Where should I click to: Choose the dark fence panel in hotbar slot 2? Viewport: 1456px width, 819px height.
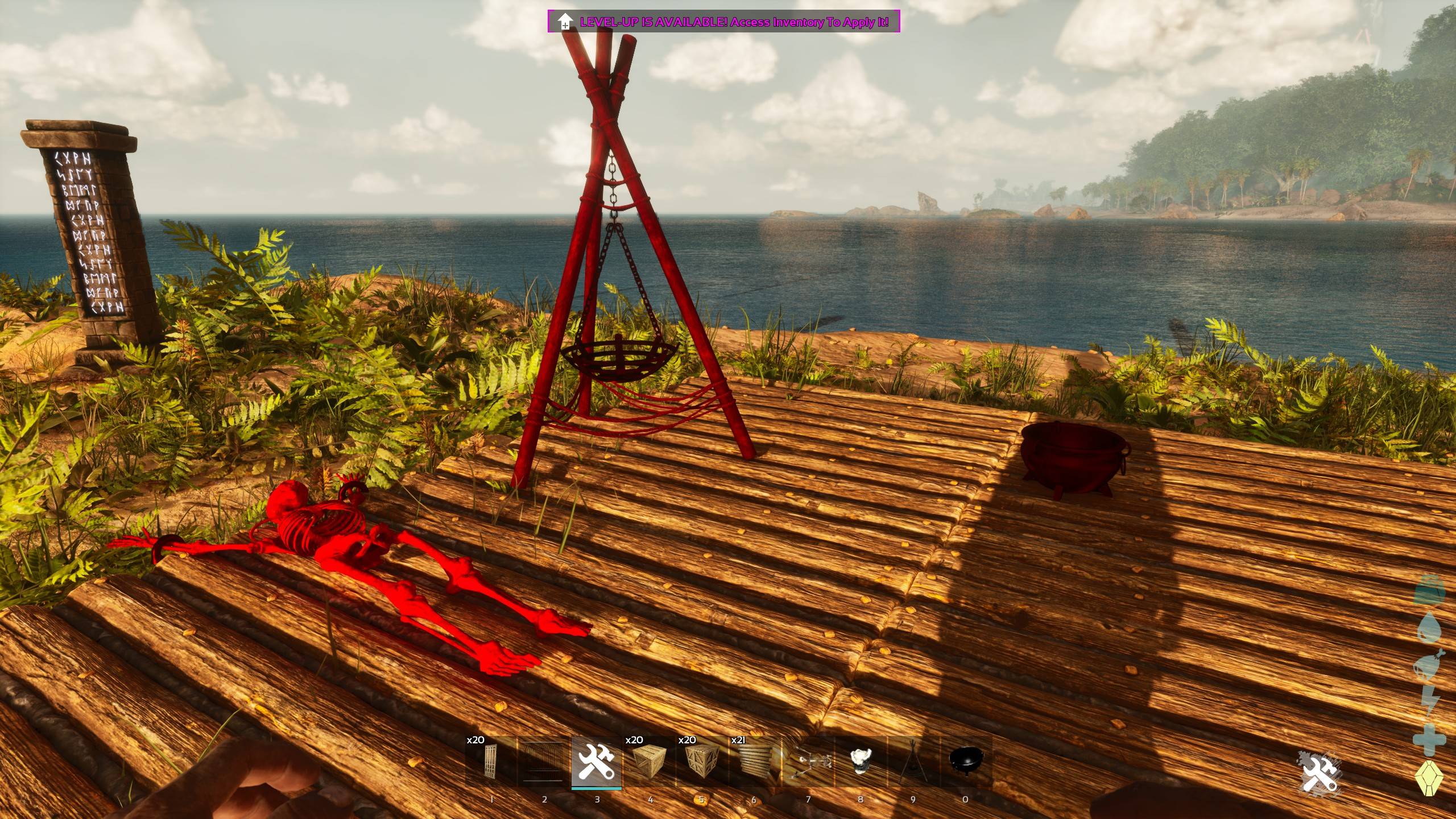(x=544, y=761)
